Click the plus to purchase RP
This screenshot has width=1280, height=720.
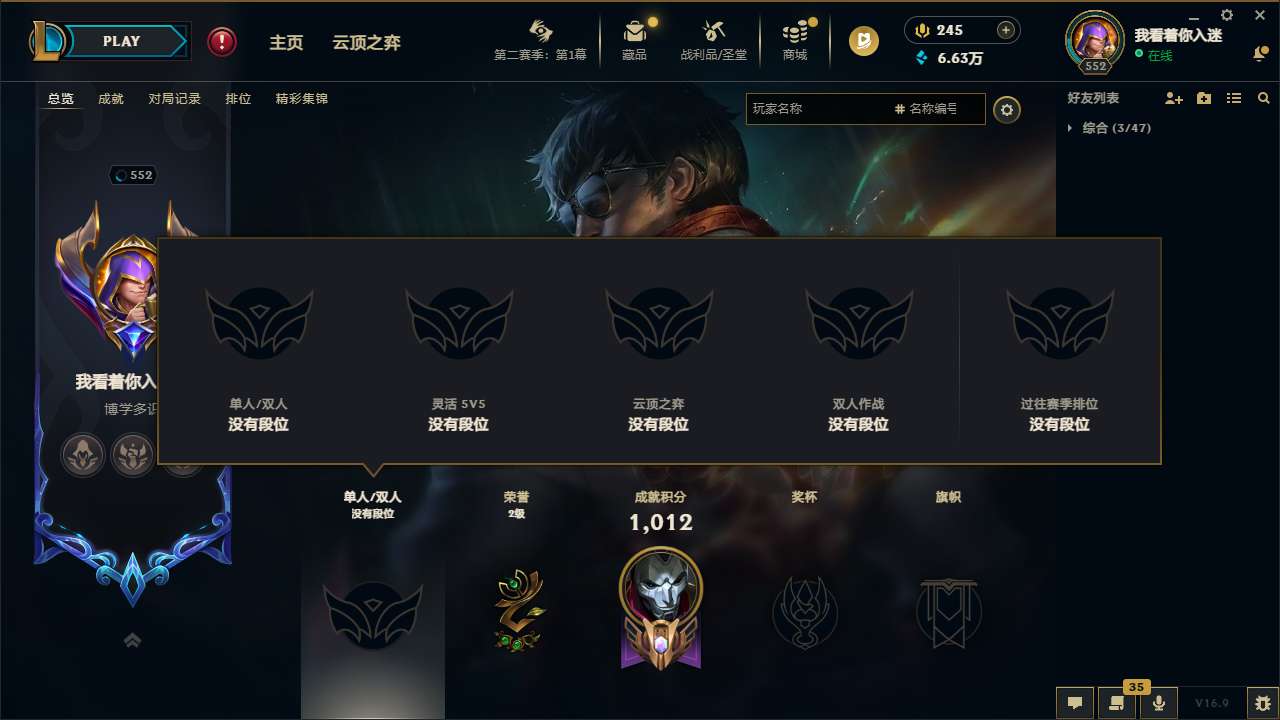coord(1004,30)
